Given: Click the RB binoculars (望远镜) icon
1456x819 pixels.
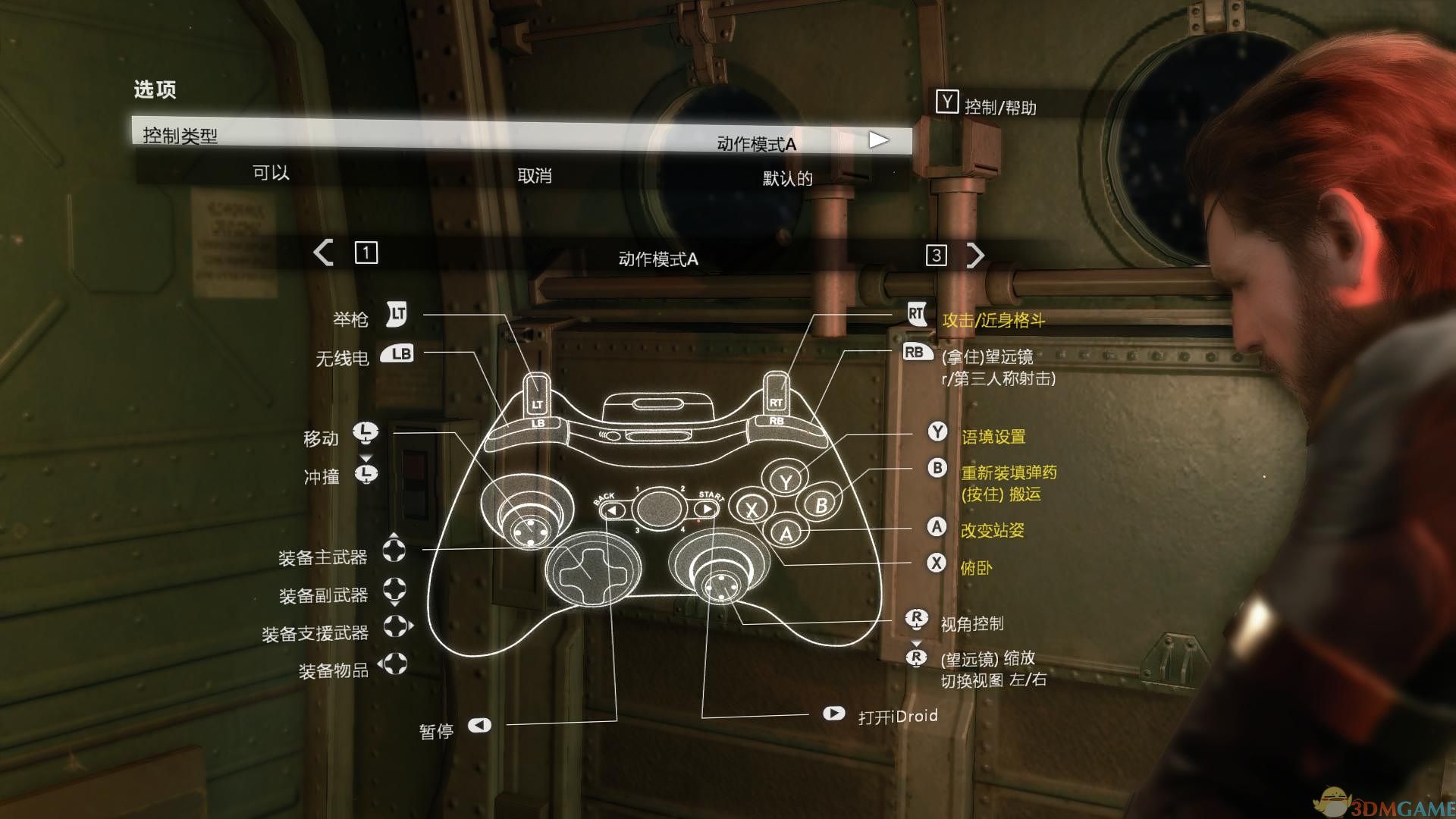Looking at the screenshot, I should [x=917, y=353].
